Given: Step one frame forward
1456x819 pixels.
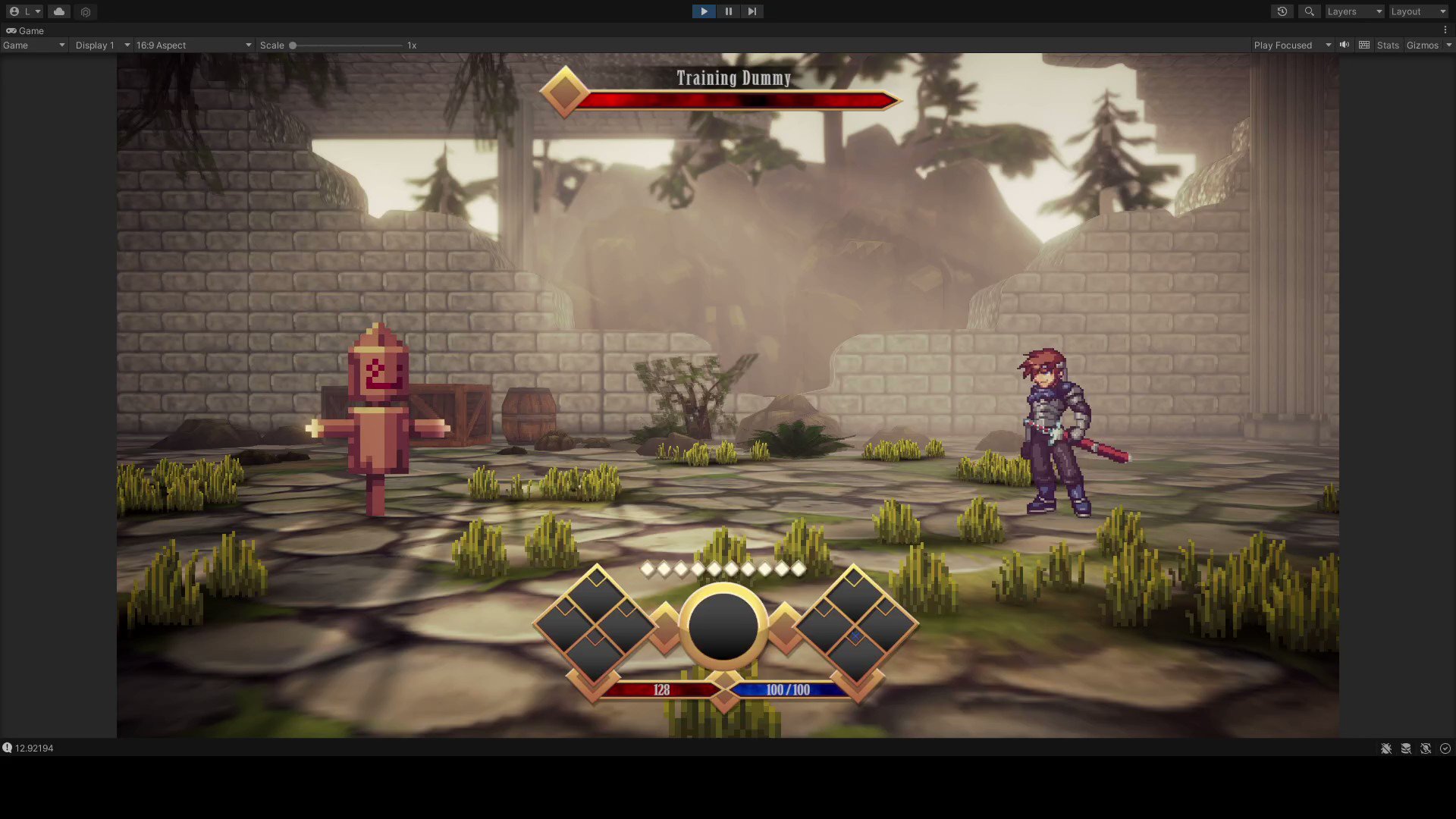Looking at the screenshot, I should point(752,11).
